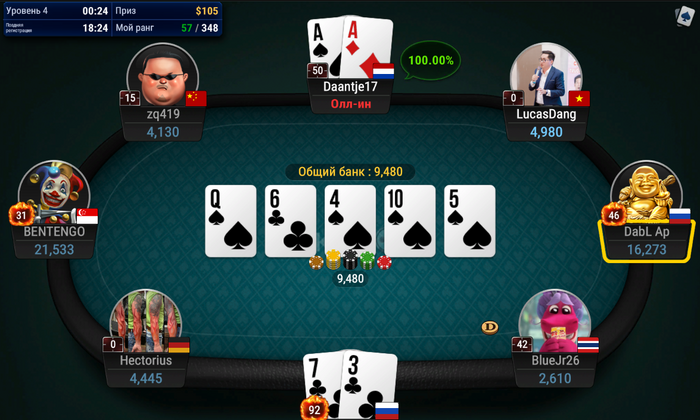Open Daantje17's player name plate
The width and height of the screenshot is (700, 420).
(350, 86)
